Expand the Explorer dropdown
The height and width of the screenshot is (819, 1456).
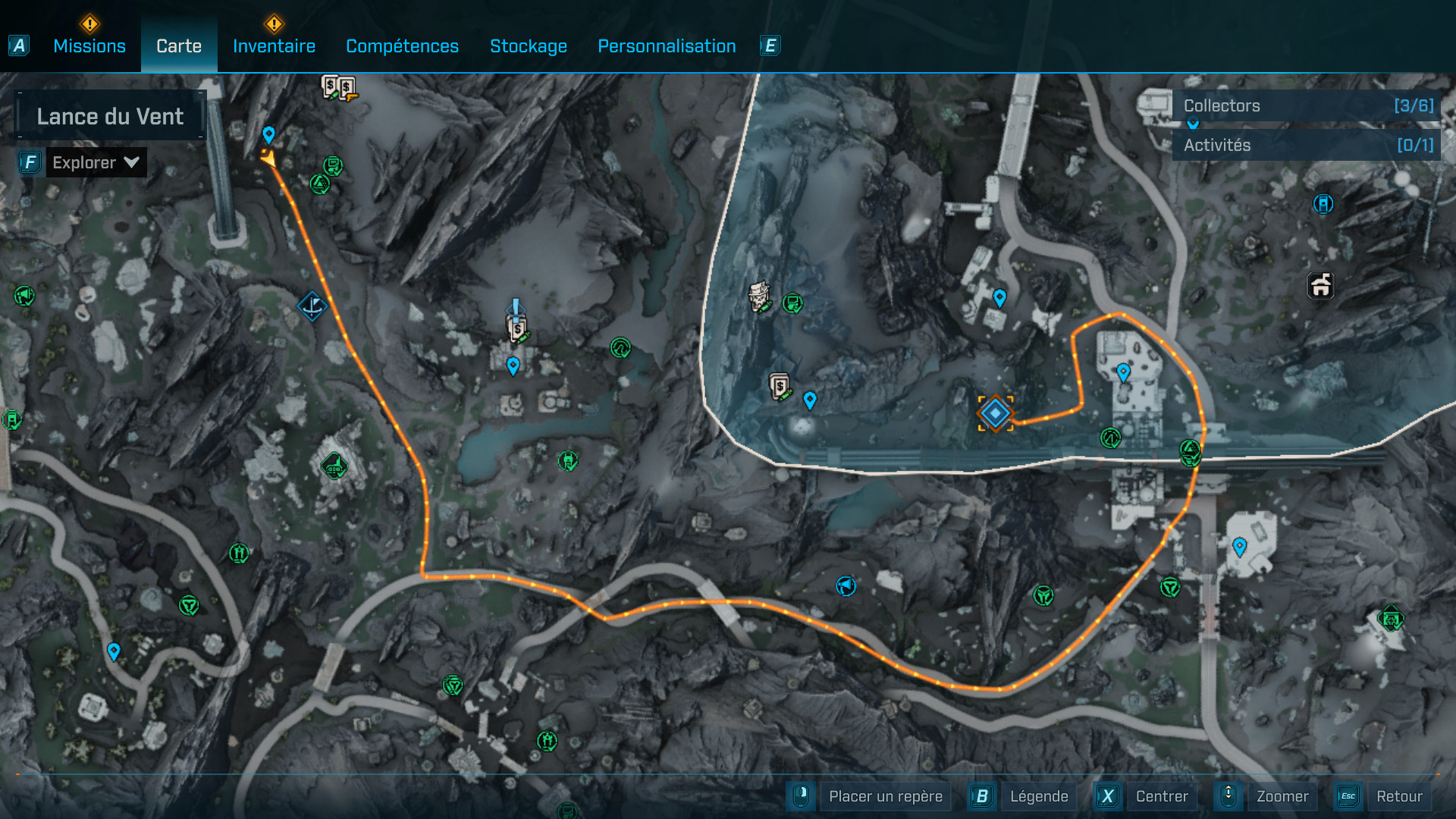click(96, 162)
